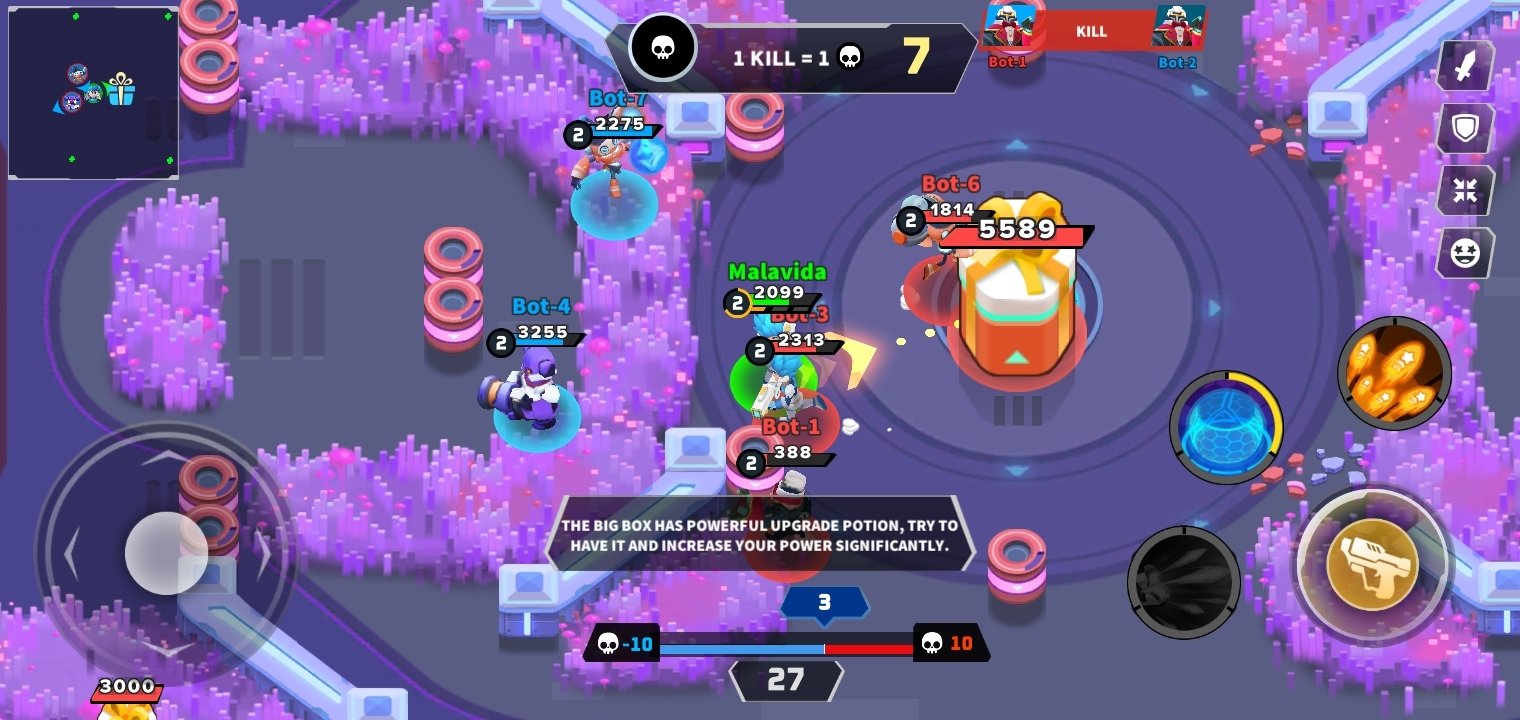Trigger the dark claw slash ability
The image size is (1520, 720).
coord(1184,581)
